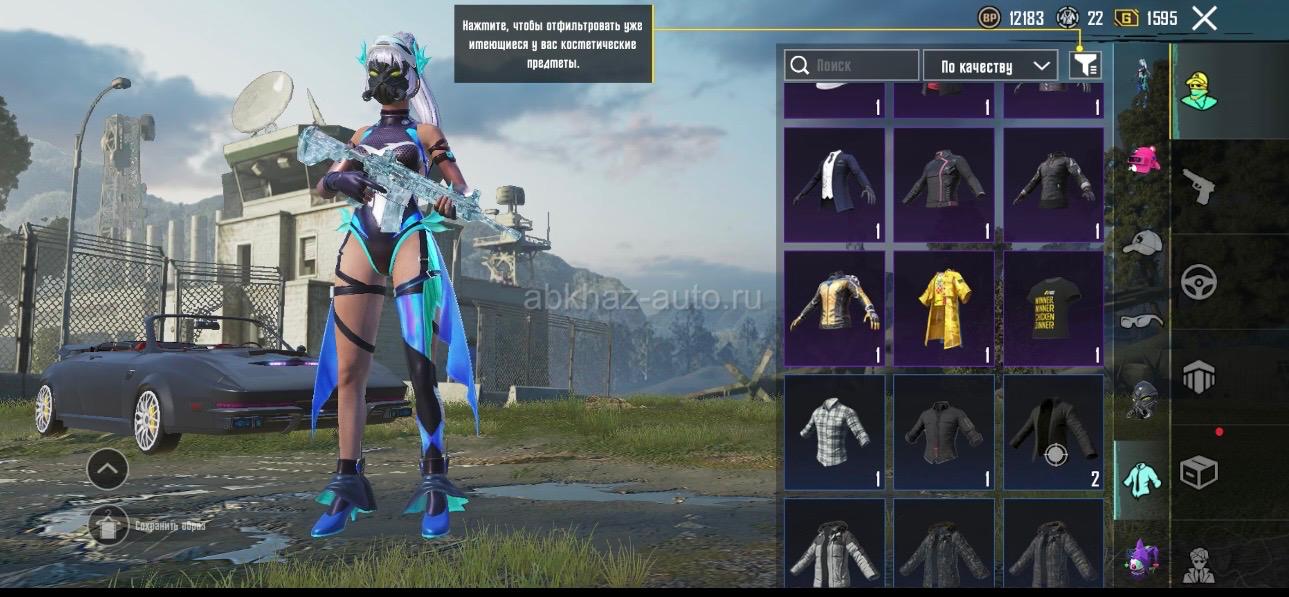Close the inventory with the X button
The image size is (1289, 597).
click(1204, 18)
